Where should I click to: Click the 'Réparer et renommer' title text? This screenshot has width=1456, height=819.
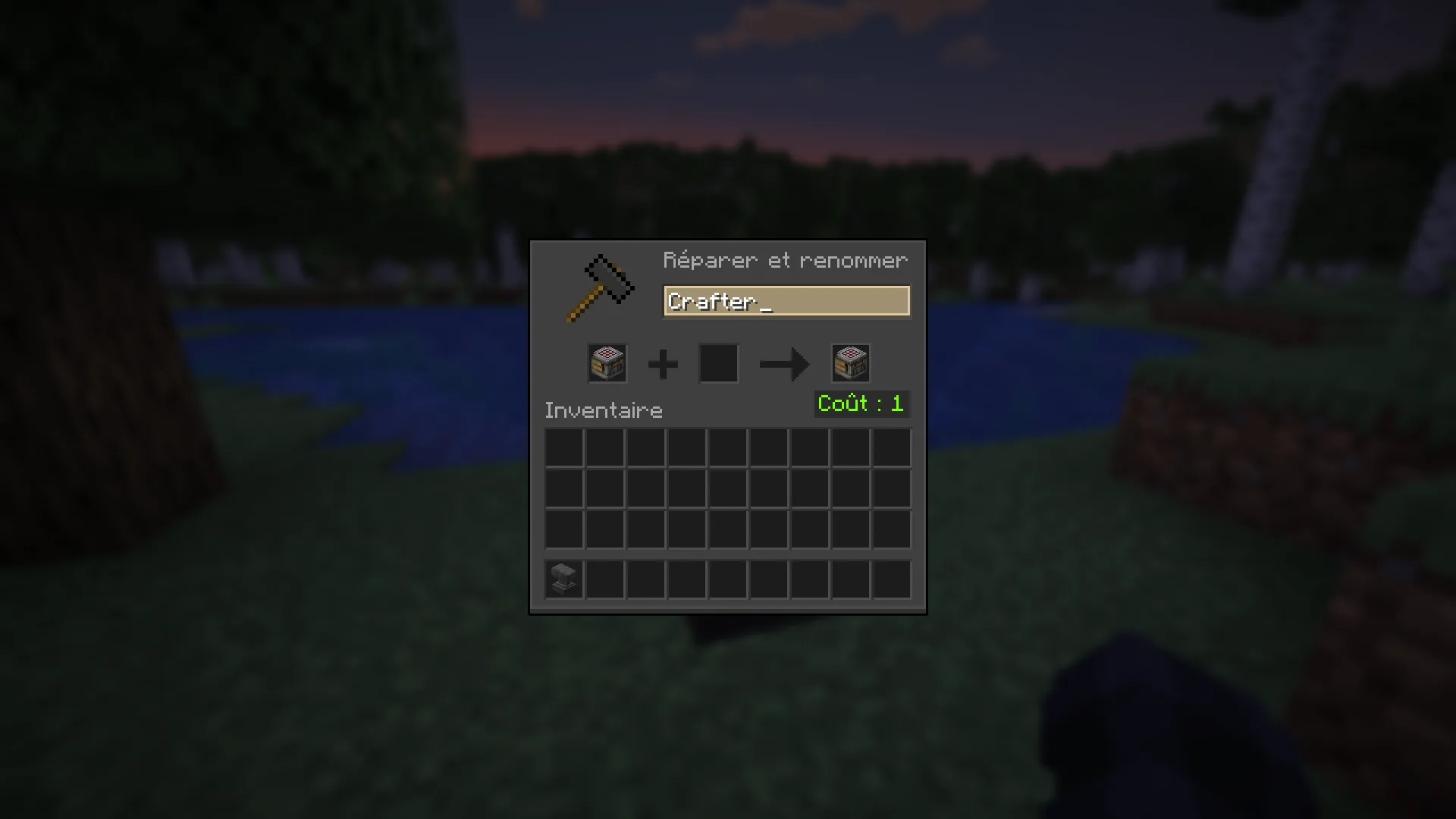pos(785,261)
